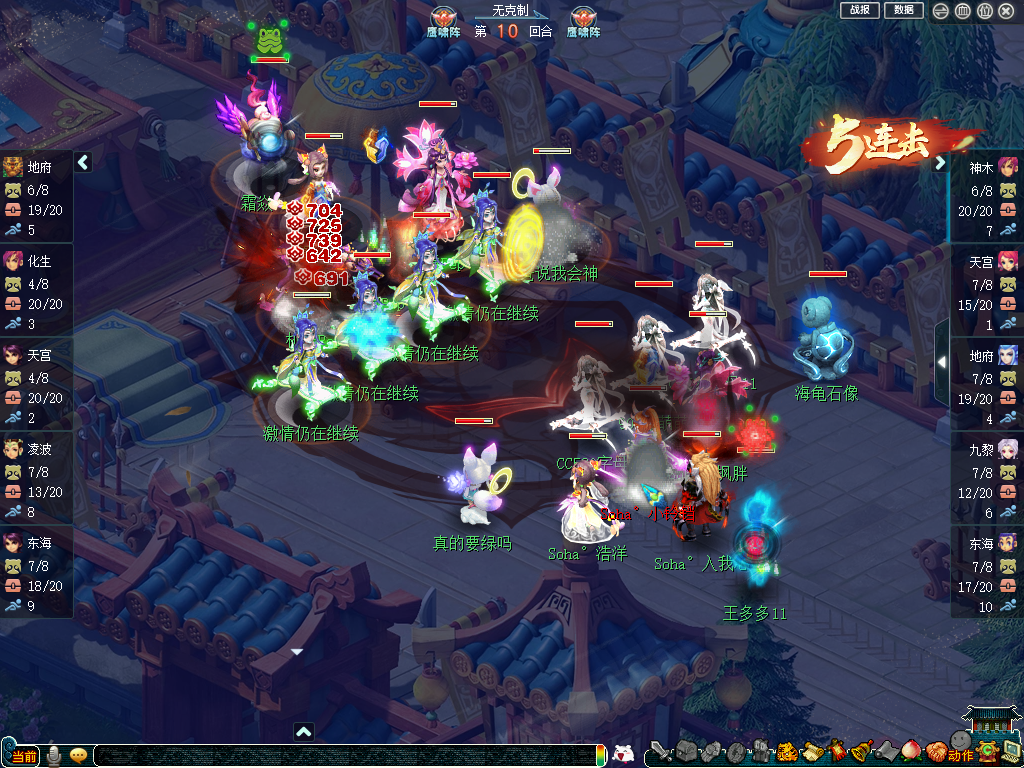Toggle the 血 health display button
1024x768 pixels.
962,11
